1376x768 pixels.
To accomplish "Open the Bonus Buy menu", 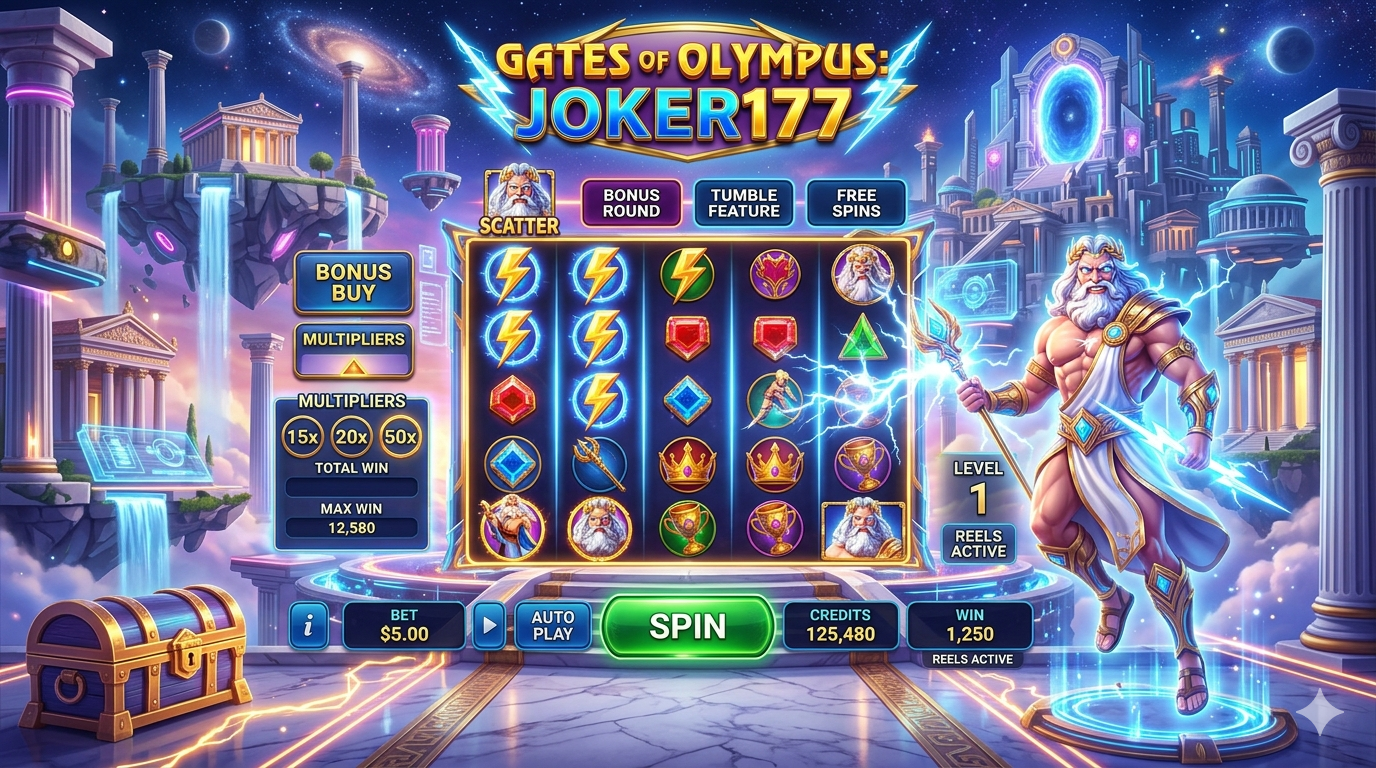I will pos(353,283).
